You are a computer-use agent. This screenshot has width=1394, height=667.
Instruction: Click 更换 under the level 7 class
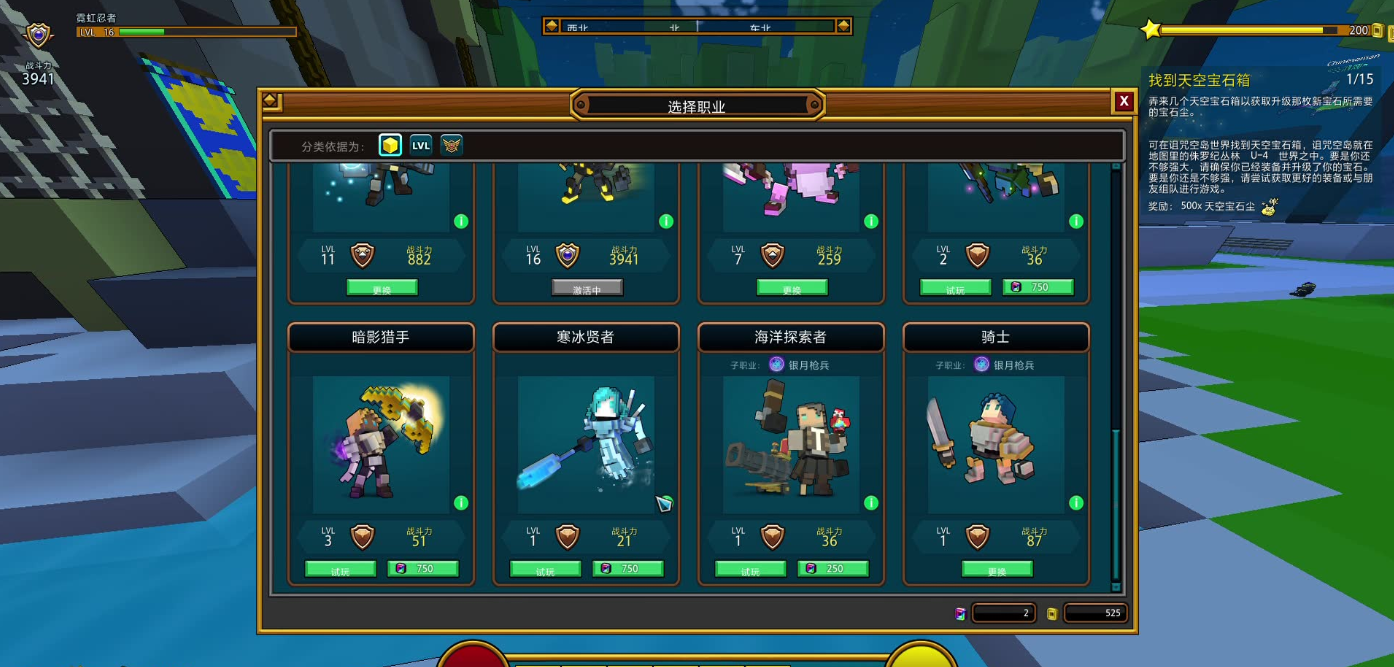(x=792, y=288)
